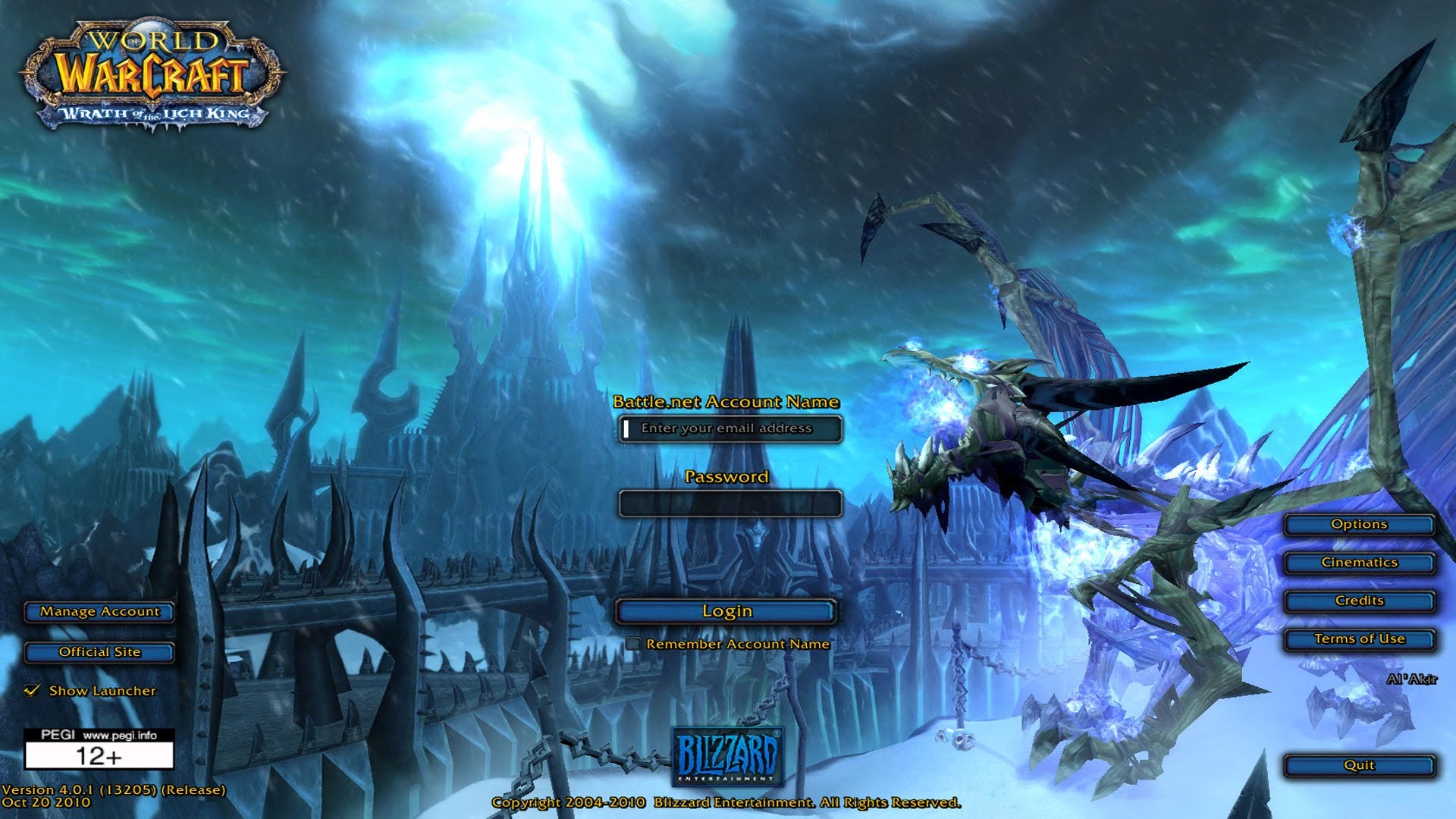1456x819 pixels.
Task: Visit the Official Site
Action: point(99,651)
